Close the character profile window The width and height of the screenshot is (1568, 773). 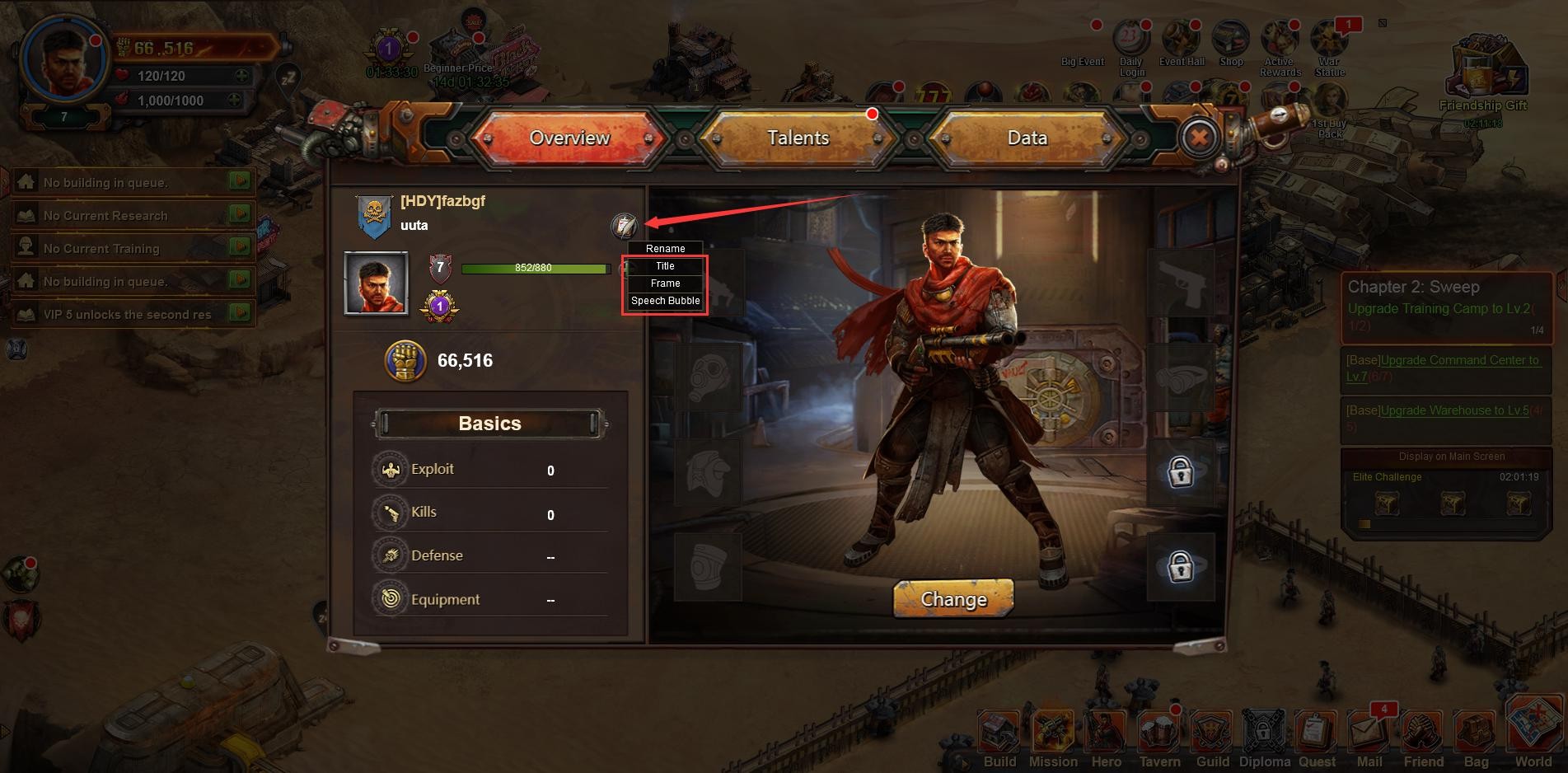(x=1199, y=137)
